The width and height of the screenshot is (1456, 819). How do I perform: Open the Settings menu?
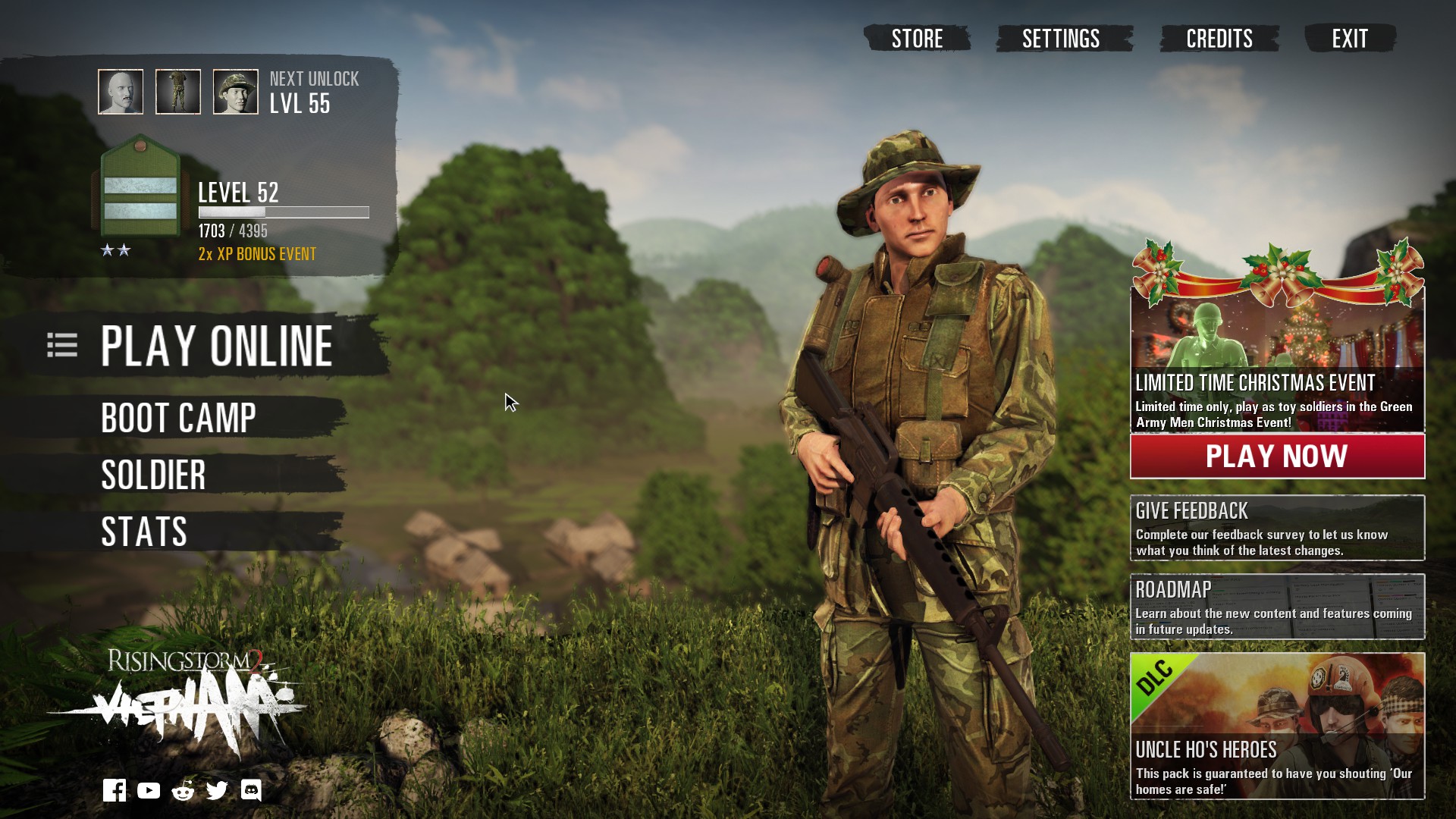click(1061, 39)
